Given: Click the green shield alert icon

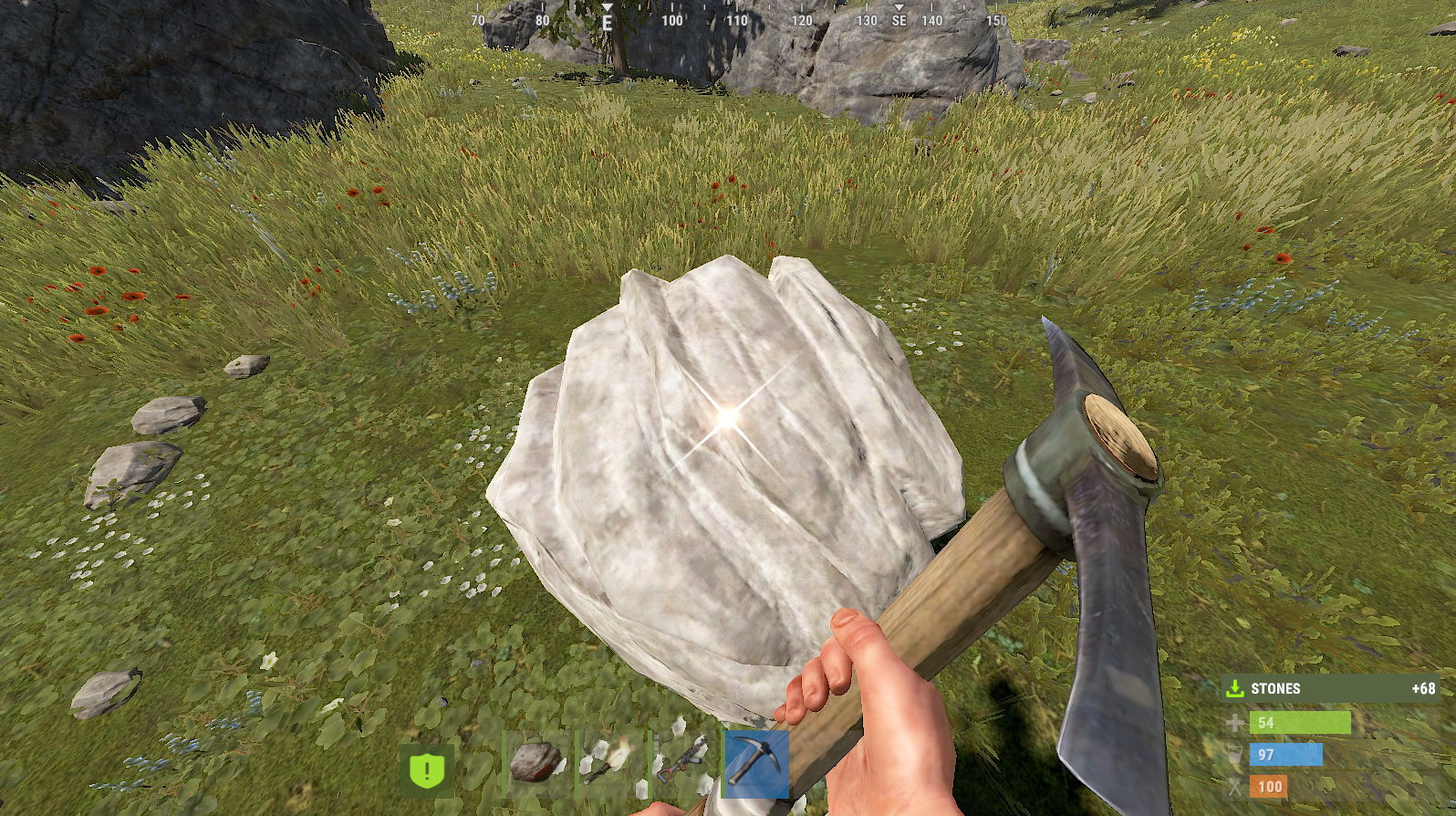Looking at the screenshot, I should click(x=426, y=770).
